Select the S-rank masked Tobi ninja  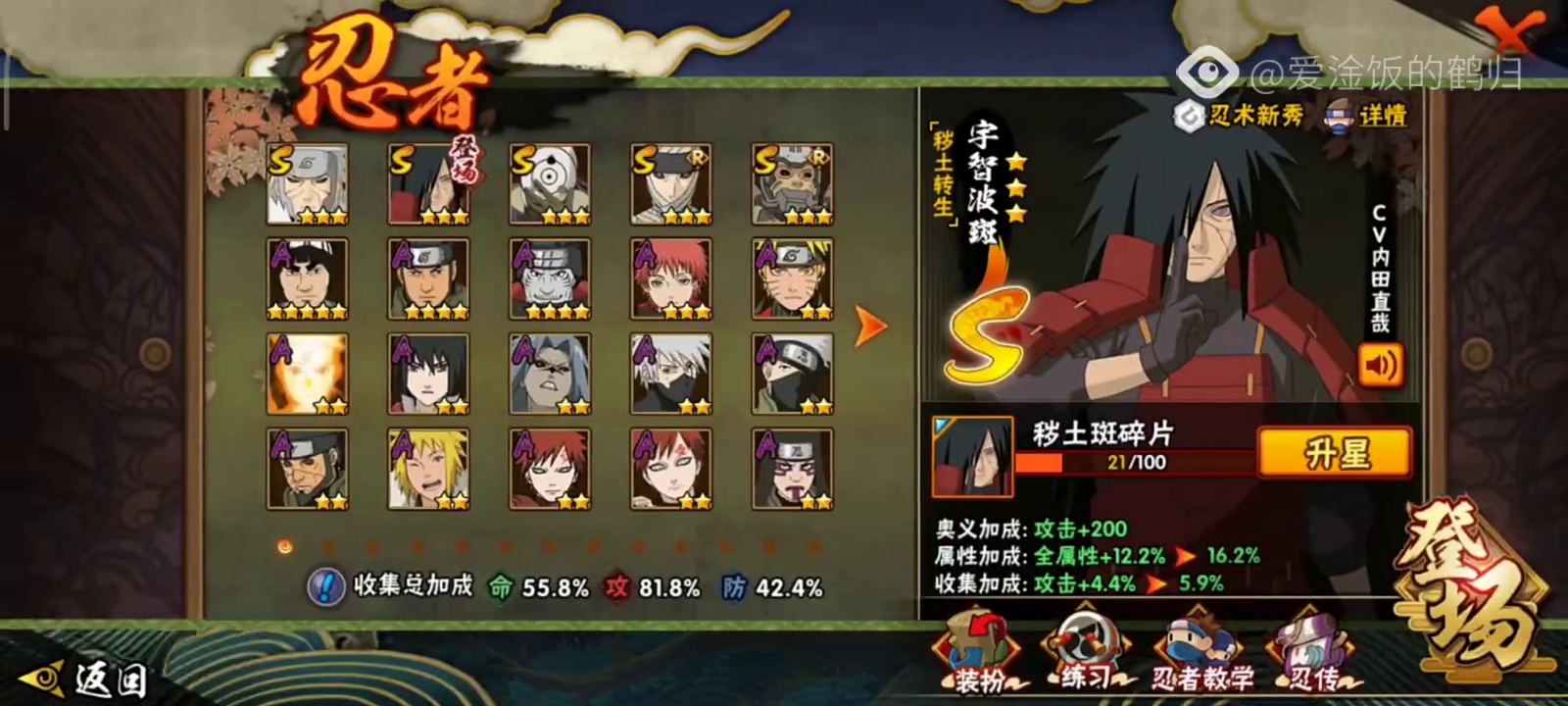click(x=550, y=184)
